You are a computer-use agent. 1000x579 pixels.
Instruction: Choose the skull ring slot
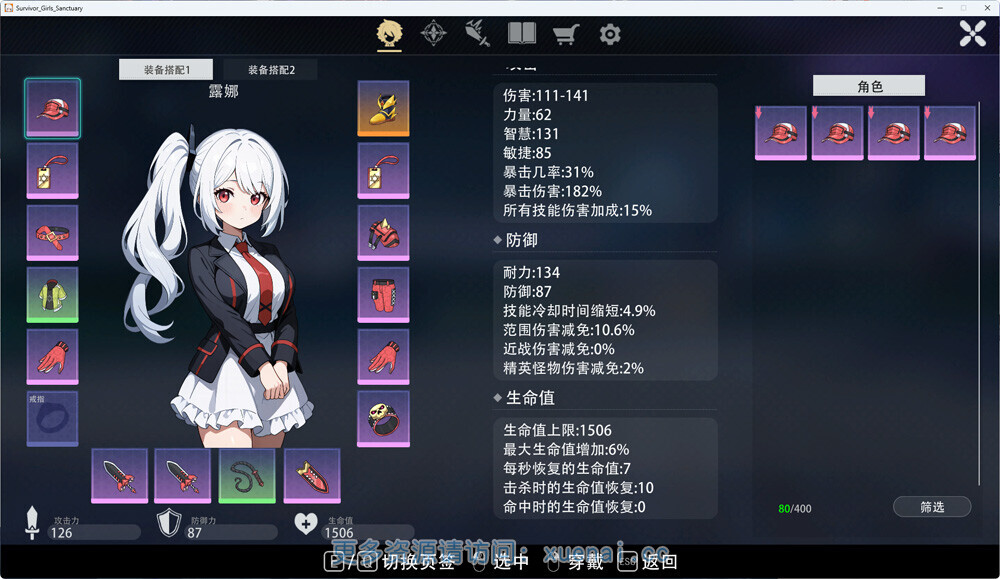coord(383,419)
